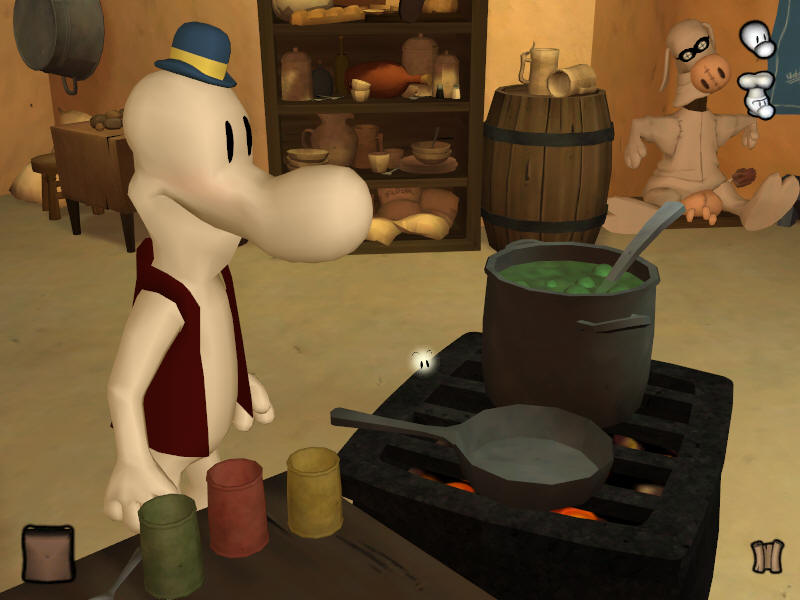
Task: Select the frowning Phoney Bone head icon
Action: pos(757,93)
